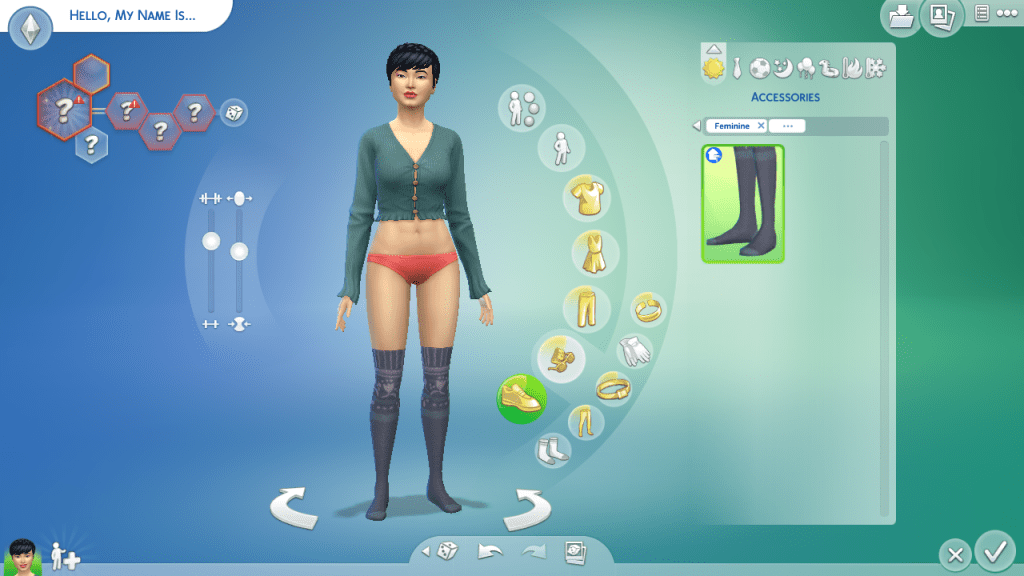The width and height of the screenshot is (1024, 576).
Task: Switch to the Formal outfit tab
Action: 737,68
